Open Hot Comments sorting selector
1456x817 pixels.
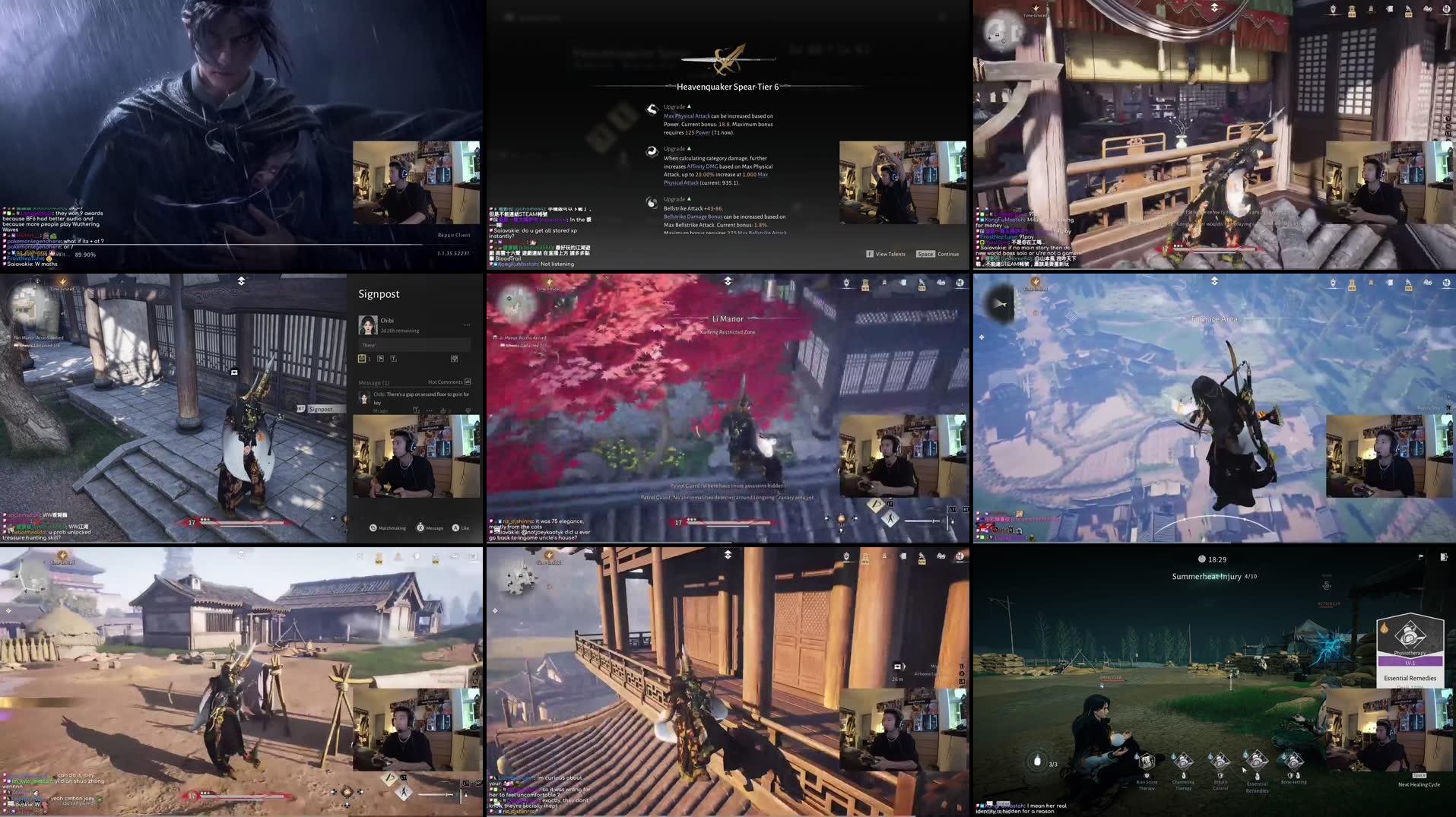(468, 382)
